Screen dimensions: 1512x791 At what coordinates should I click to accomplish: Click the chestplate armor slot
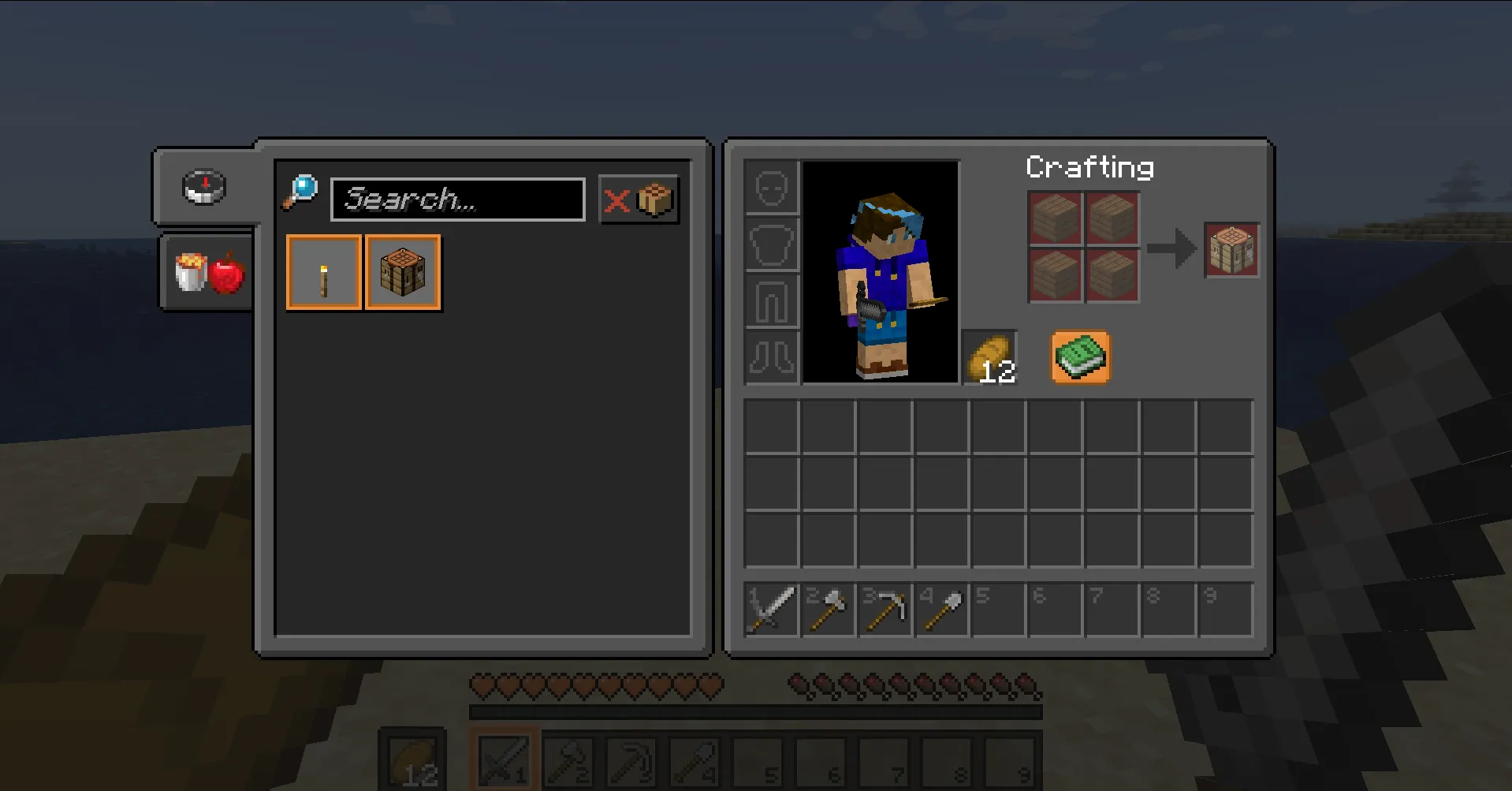click(x=770, y=244)
